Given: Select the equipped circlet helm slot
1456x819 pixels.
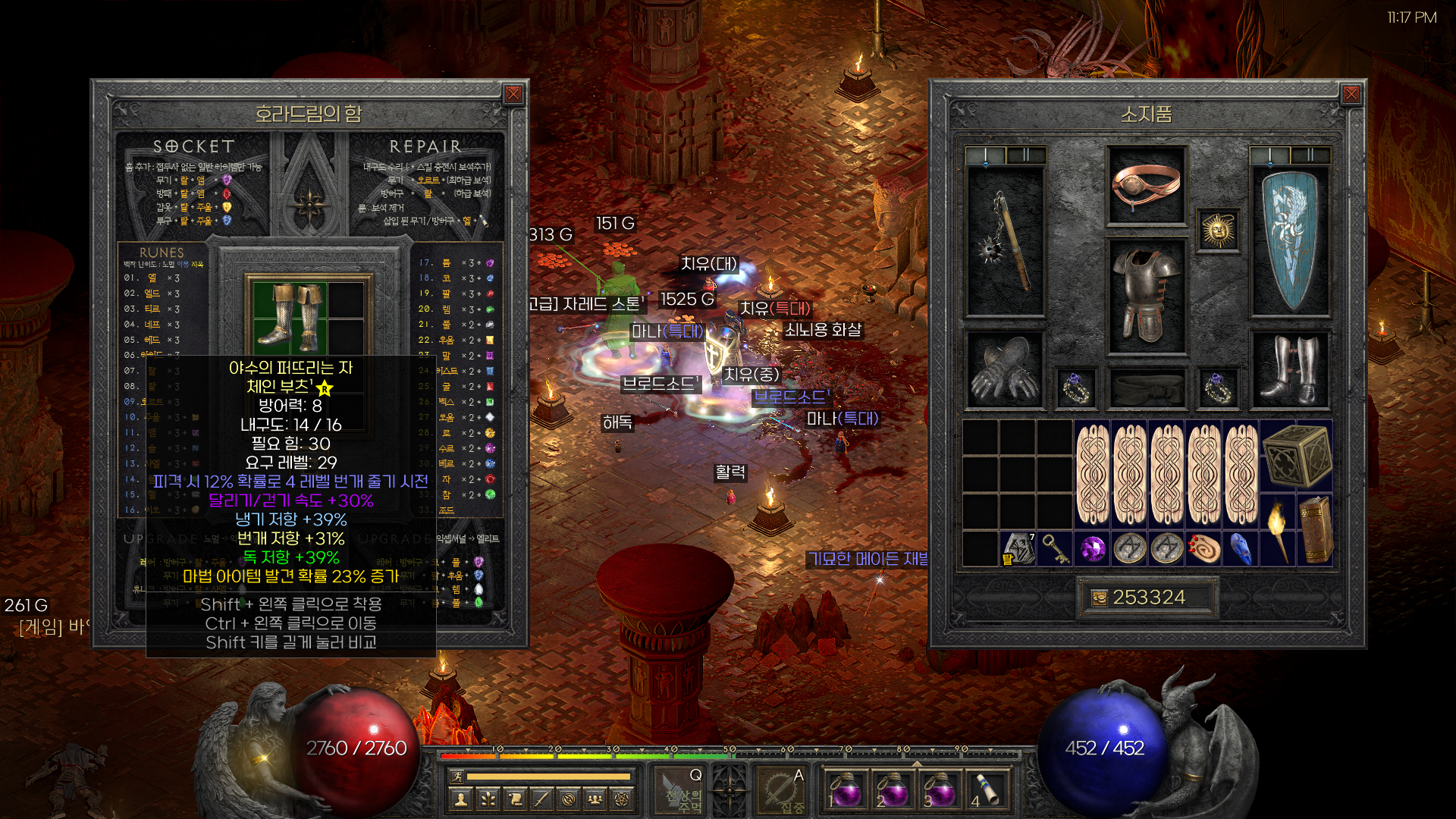Looking at the screenshot, I should click(1145, 186).
